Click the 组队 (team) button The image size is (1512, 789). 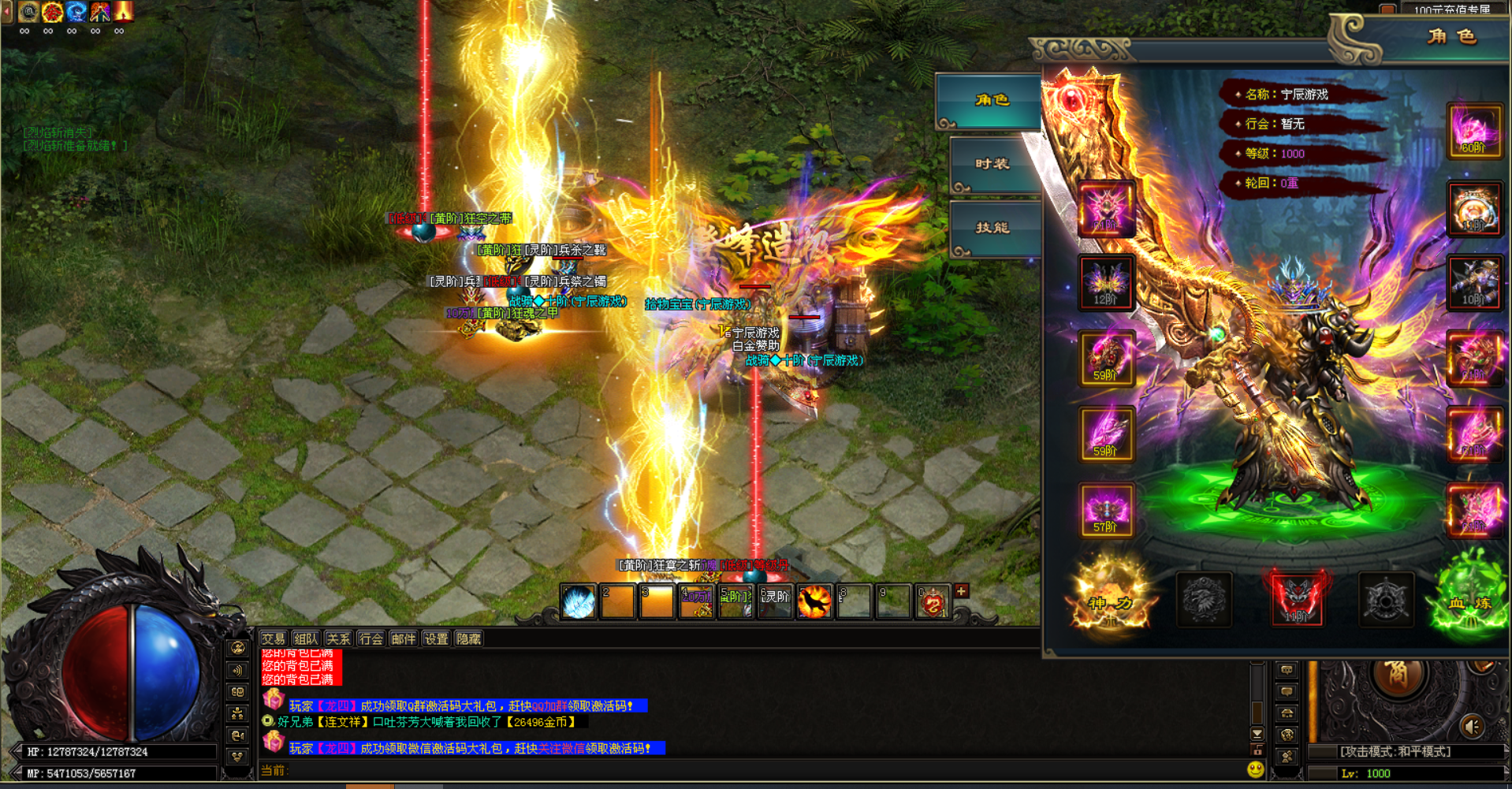pos(306,638)
